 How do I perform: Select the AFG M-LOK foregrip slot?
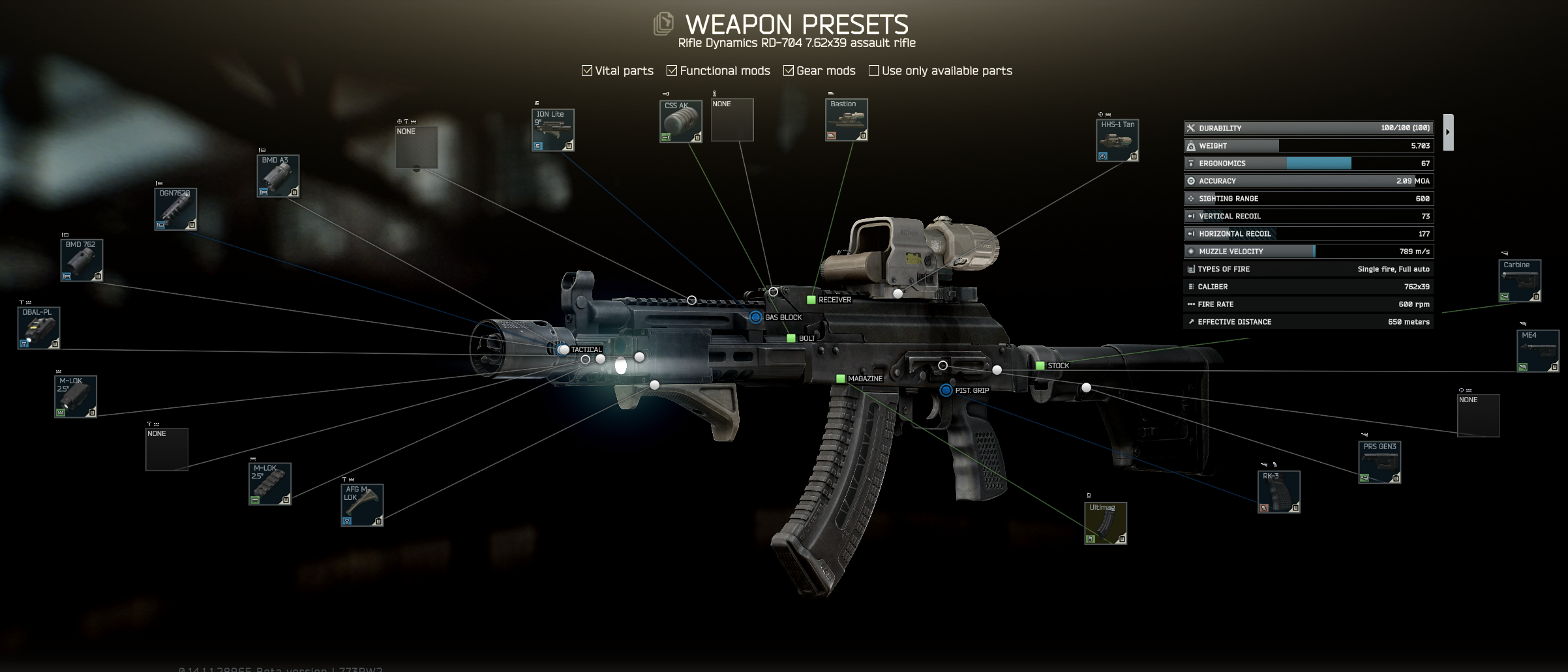pyautogui.click(x=362, y=505)
